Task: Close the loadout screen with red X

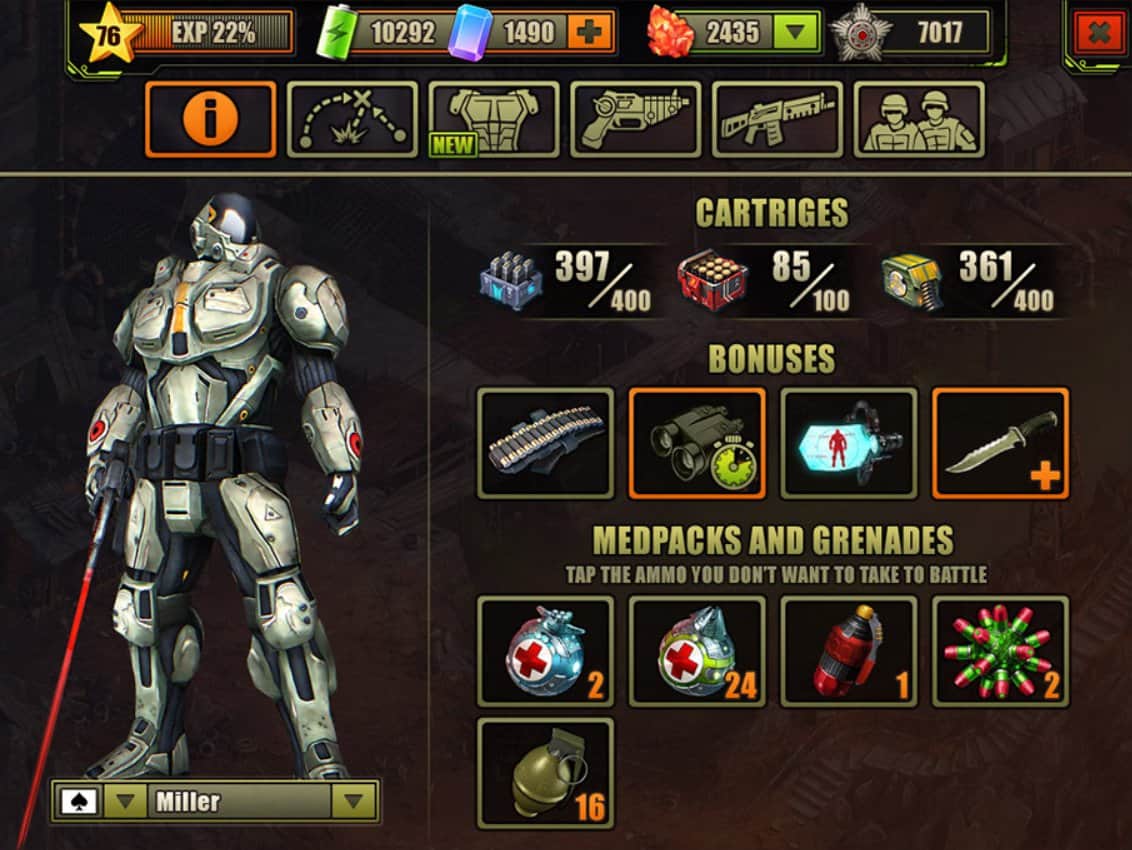Action: click(x=1097, y=34)
